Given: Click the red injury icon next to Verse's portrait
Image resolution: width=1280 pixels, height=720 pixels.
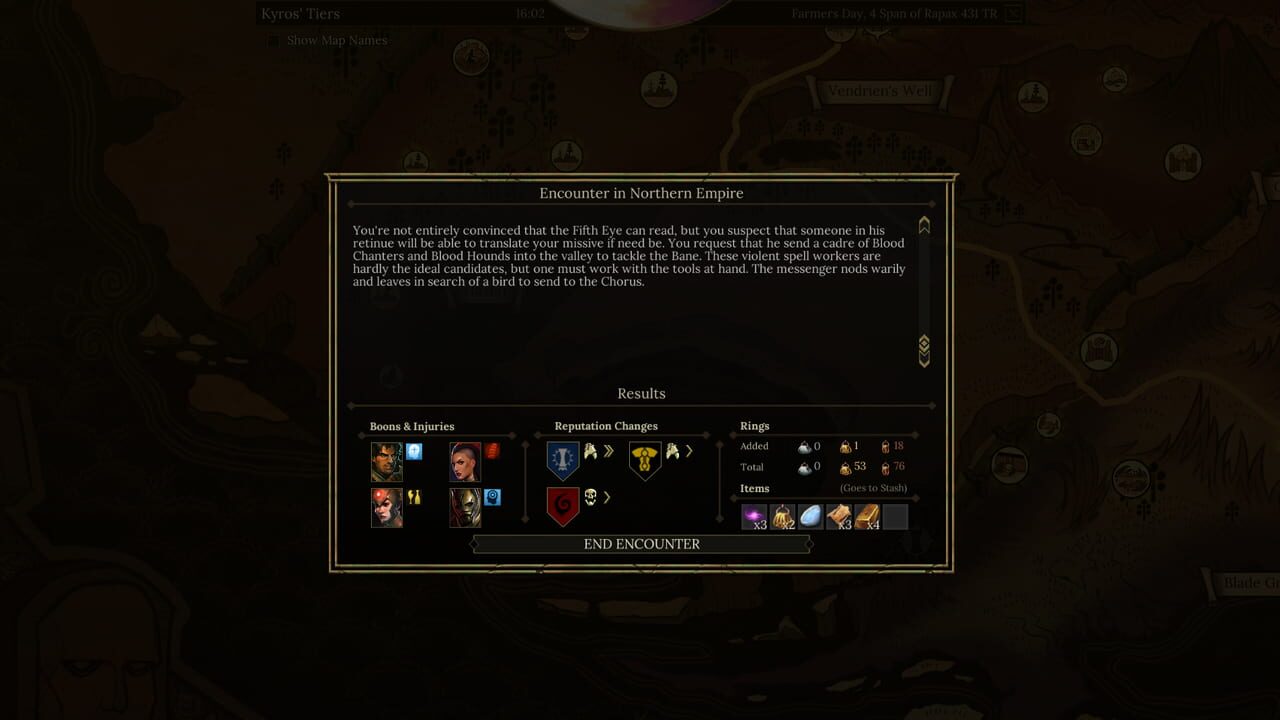Looking at the screenshot, I should [x=491, y=451].
